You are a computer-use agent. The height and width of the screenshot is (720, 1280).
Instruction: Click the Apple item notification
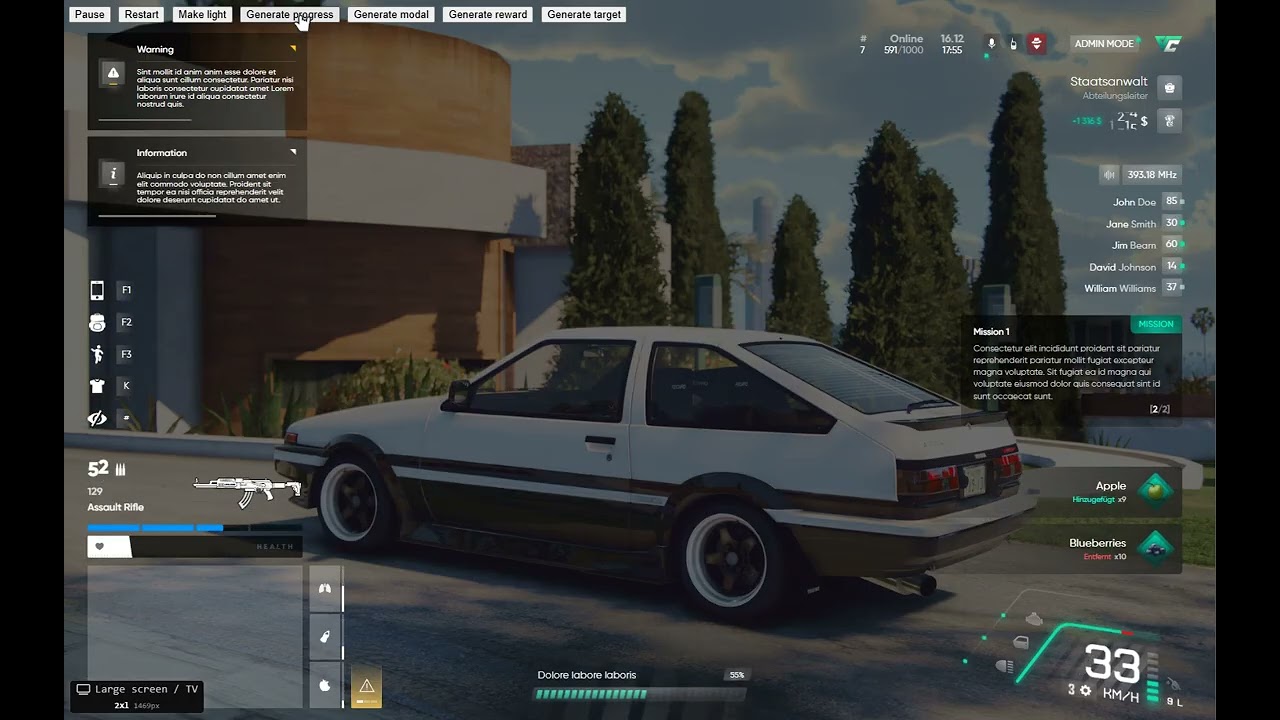(1110, 491)
